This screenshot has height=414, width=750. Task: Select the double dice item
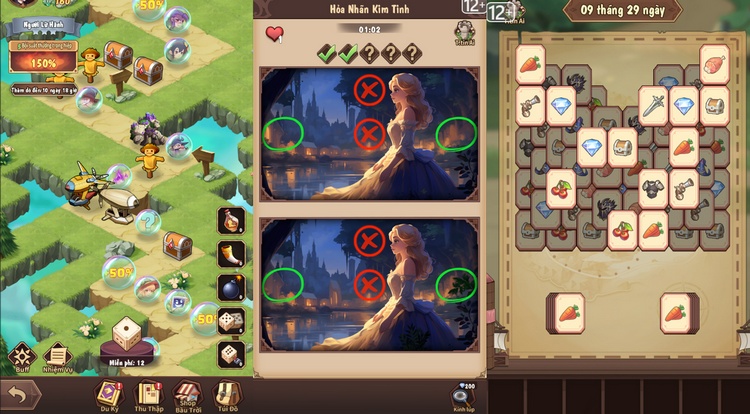click(x=231, y=321)
